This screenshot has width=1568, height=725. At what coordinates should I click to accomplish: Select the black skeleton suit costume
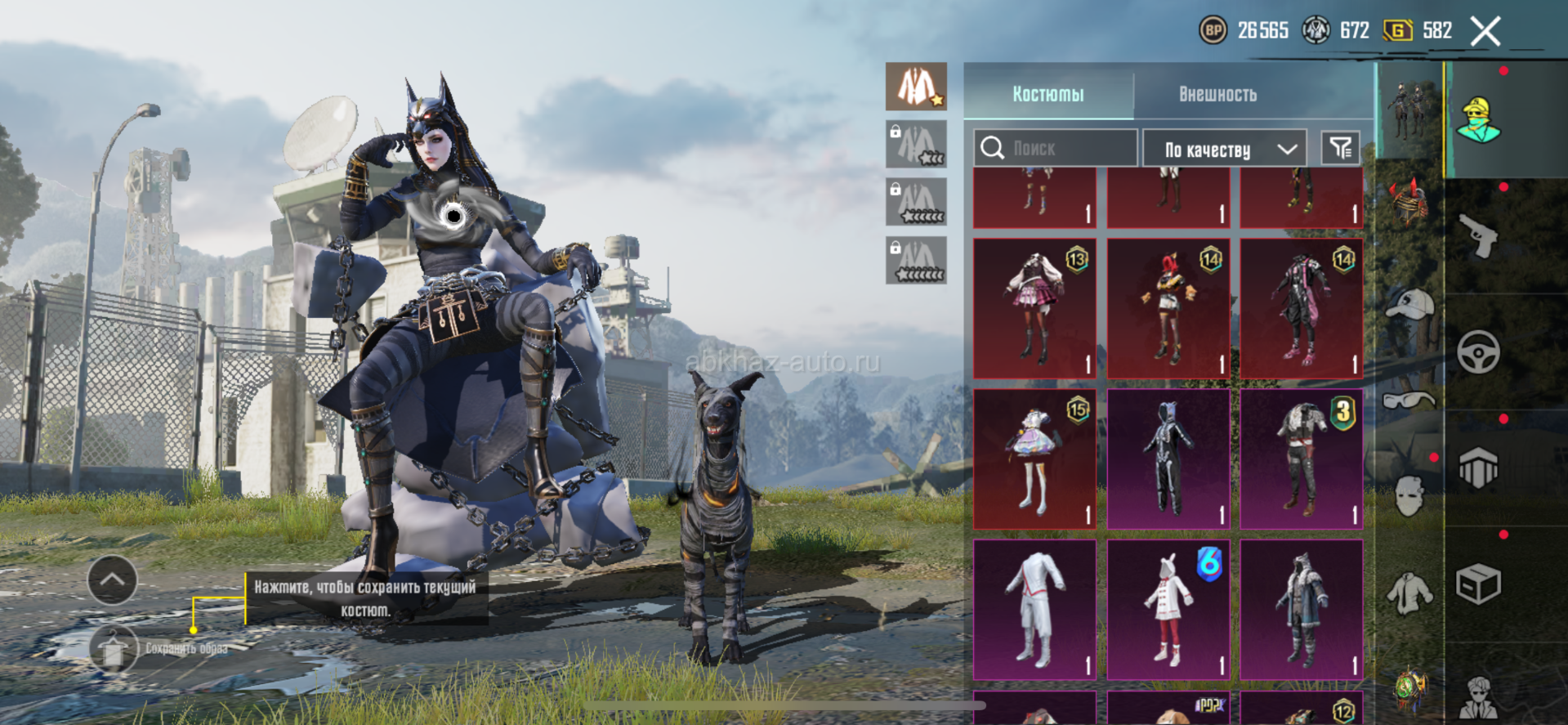coord(1168,459)
